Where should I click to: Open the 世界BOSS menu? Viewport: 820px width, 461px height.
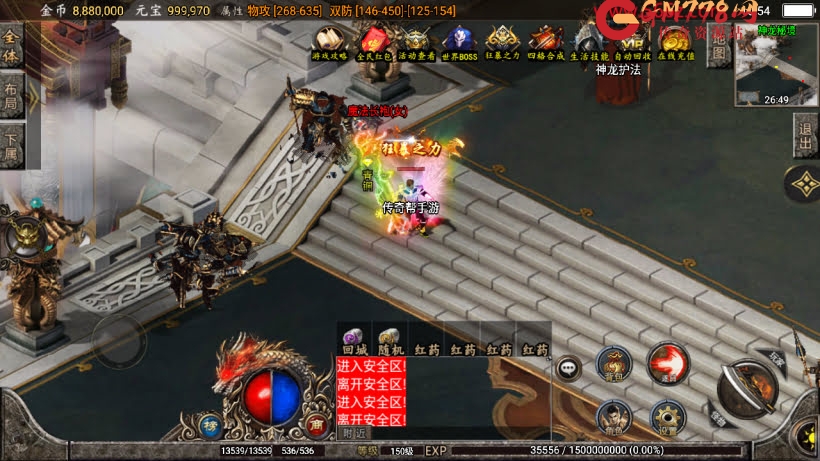[459, 42]
